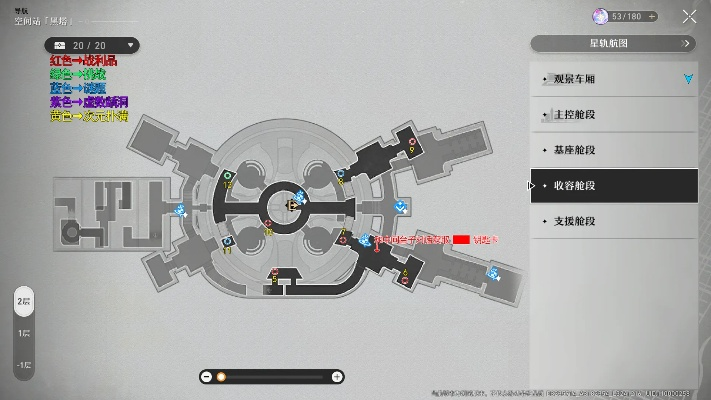Close the map screen
Screen dimensions: 711x400
point(689,16)
